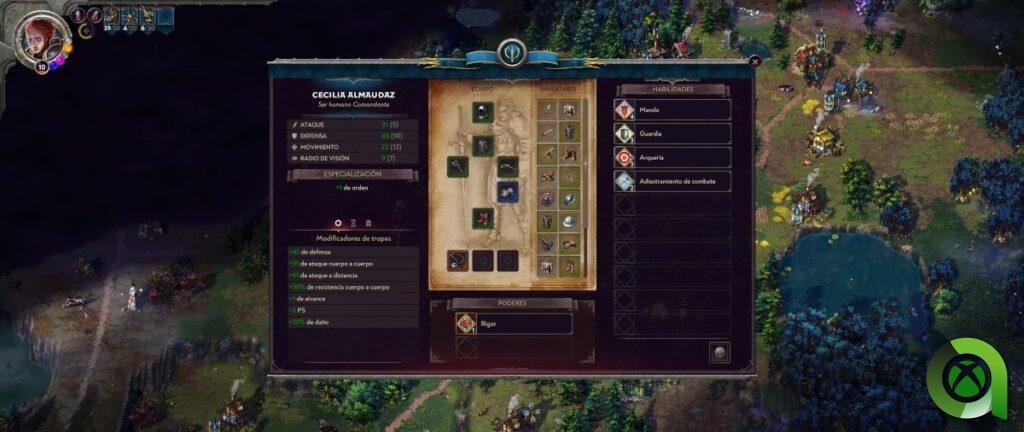Click the equipped axe weapon slot
The image size is (1024, 432).
pyautogui.click(x=457, y=167)
